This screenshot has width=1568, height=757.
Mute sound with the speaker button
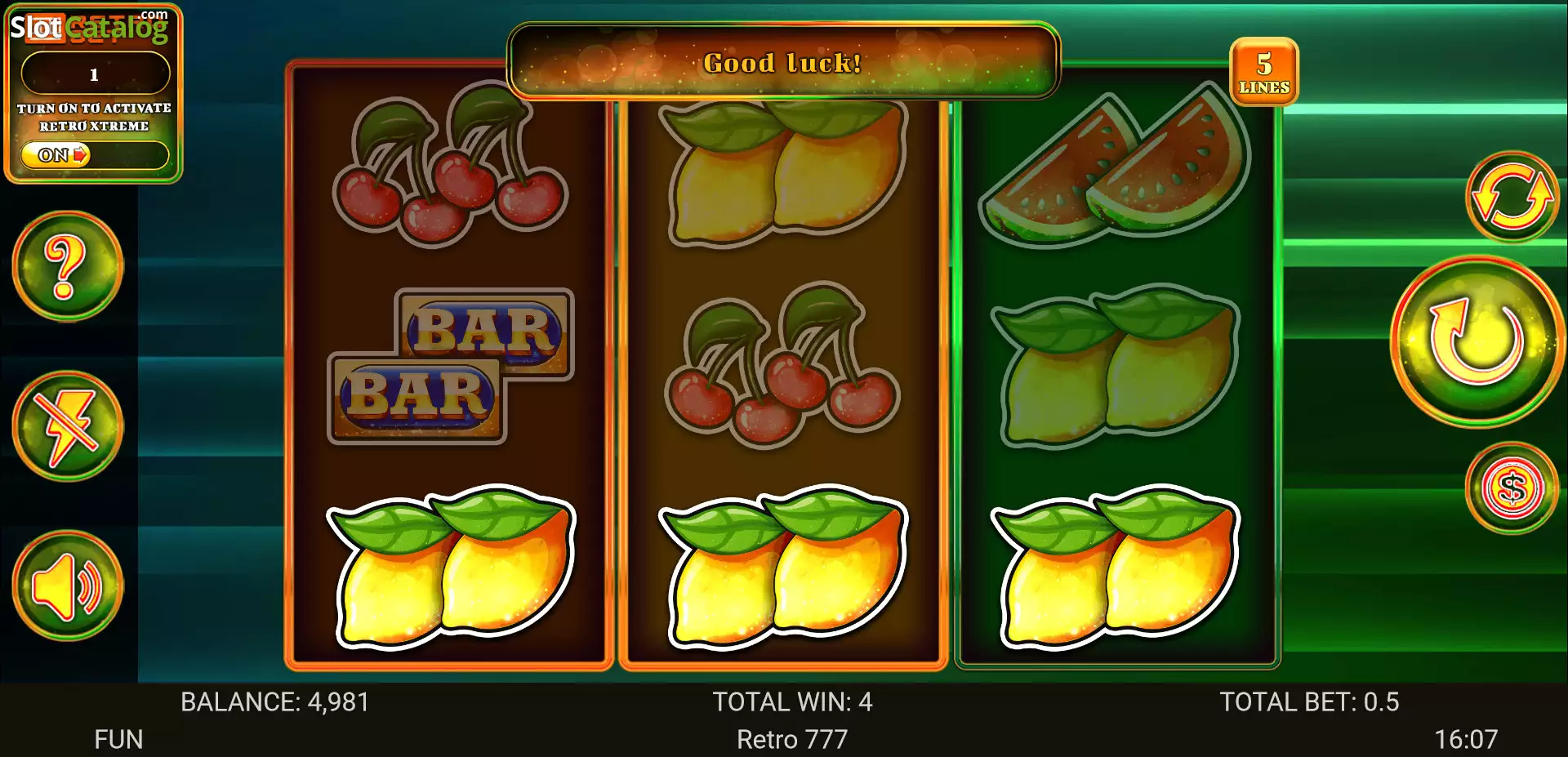(68, 586)
